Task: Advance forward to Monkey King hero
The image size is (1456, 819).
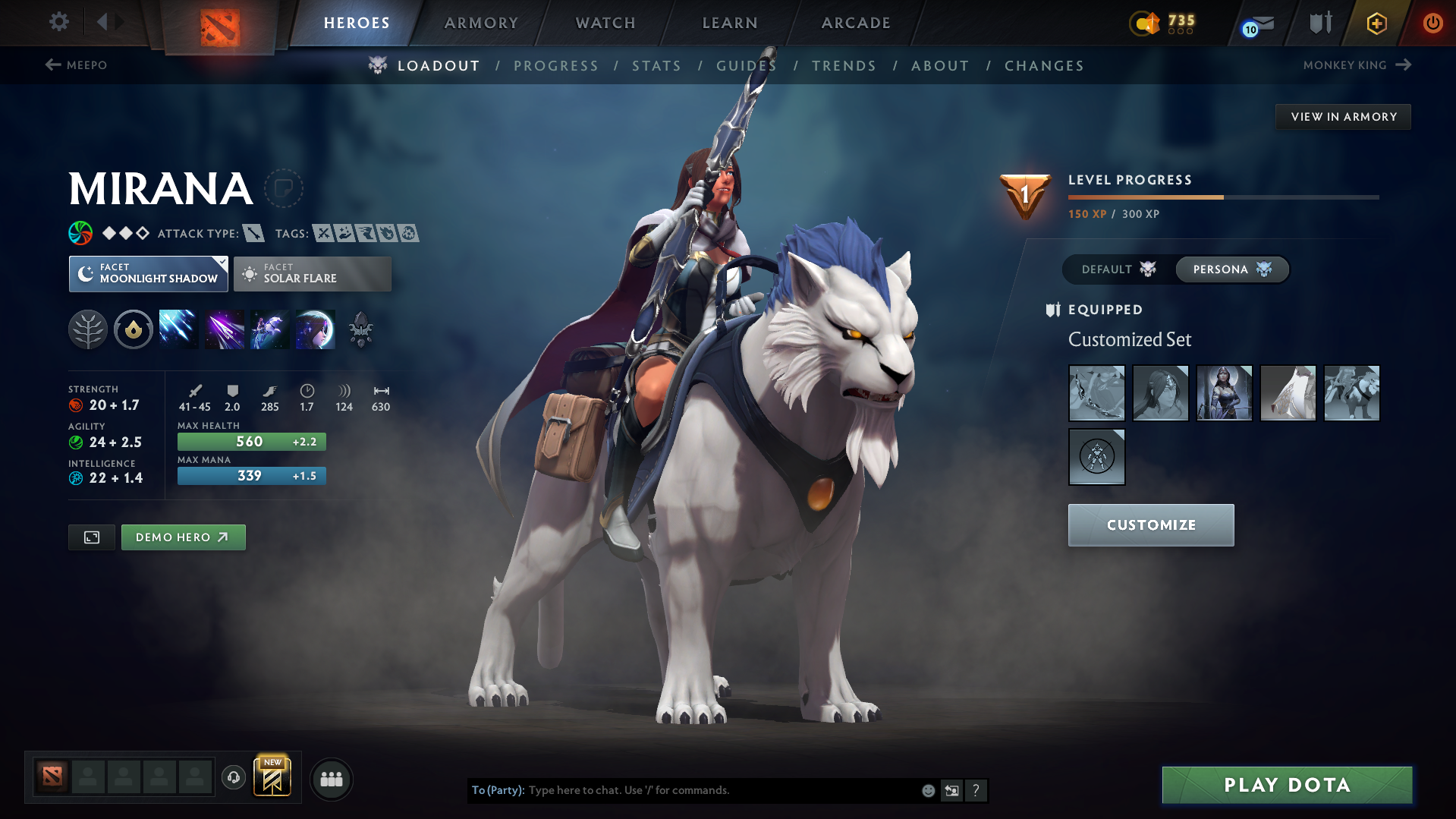Action: pyautogui.click(x=1357, y=65)
